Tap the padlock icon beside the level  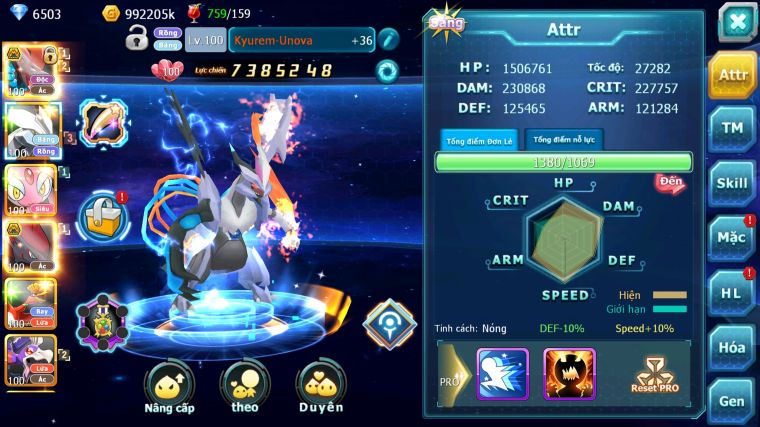point(137,40)
